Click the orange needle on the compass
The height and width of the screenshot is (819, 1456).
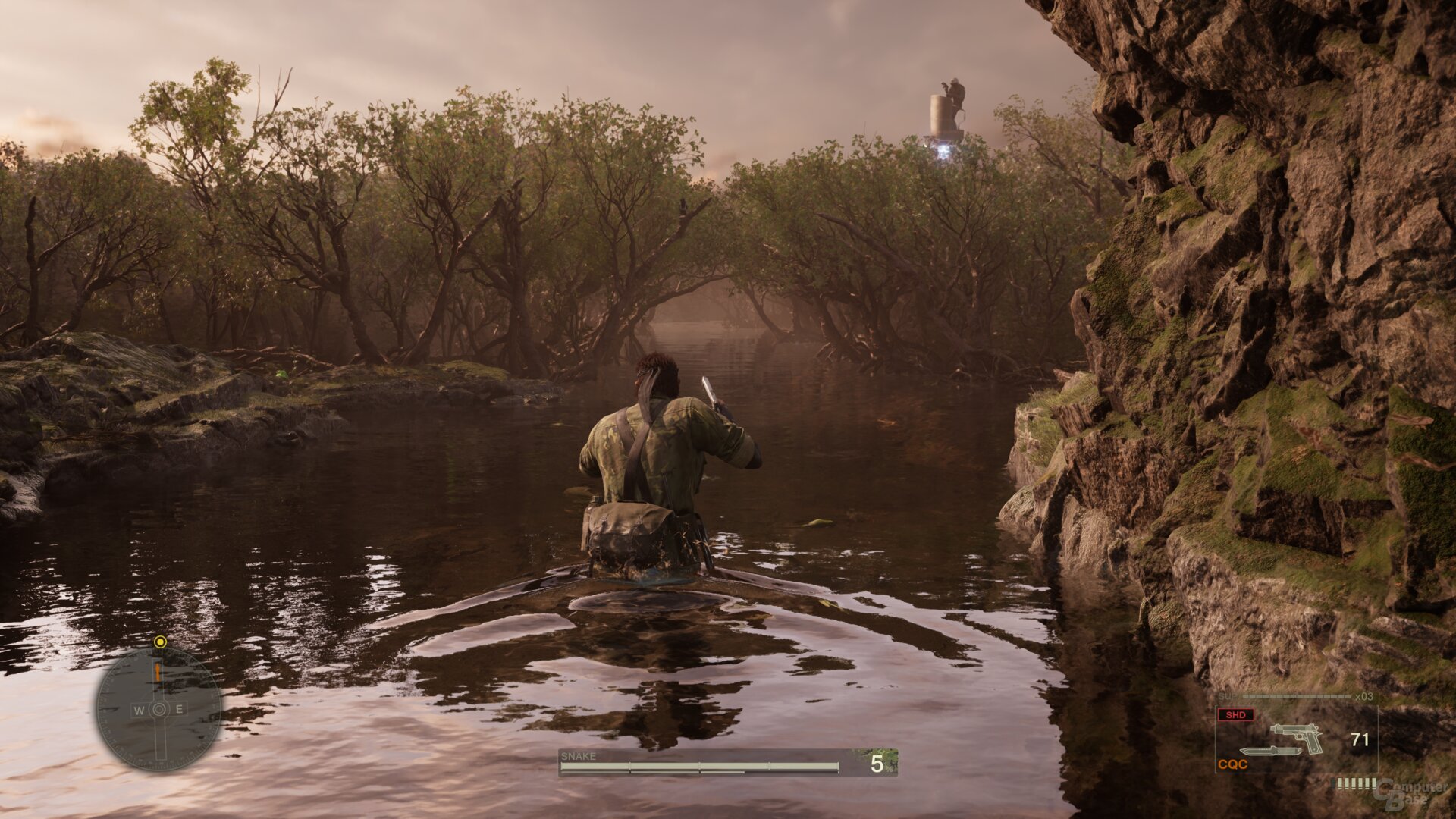[x=158, y=672]
